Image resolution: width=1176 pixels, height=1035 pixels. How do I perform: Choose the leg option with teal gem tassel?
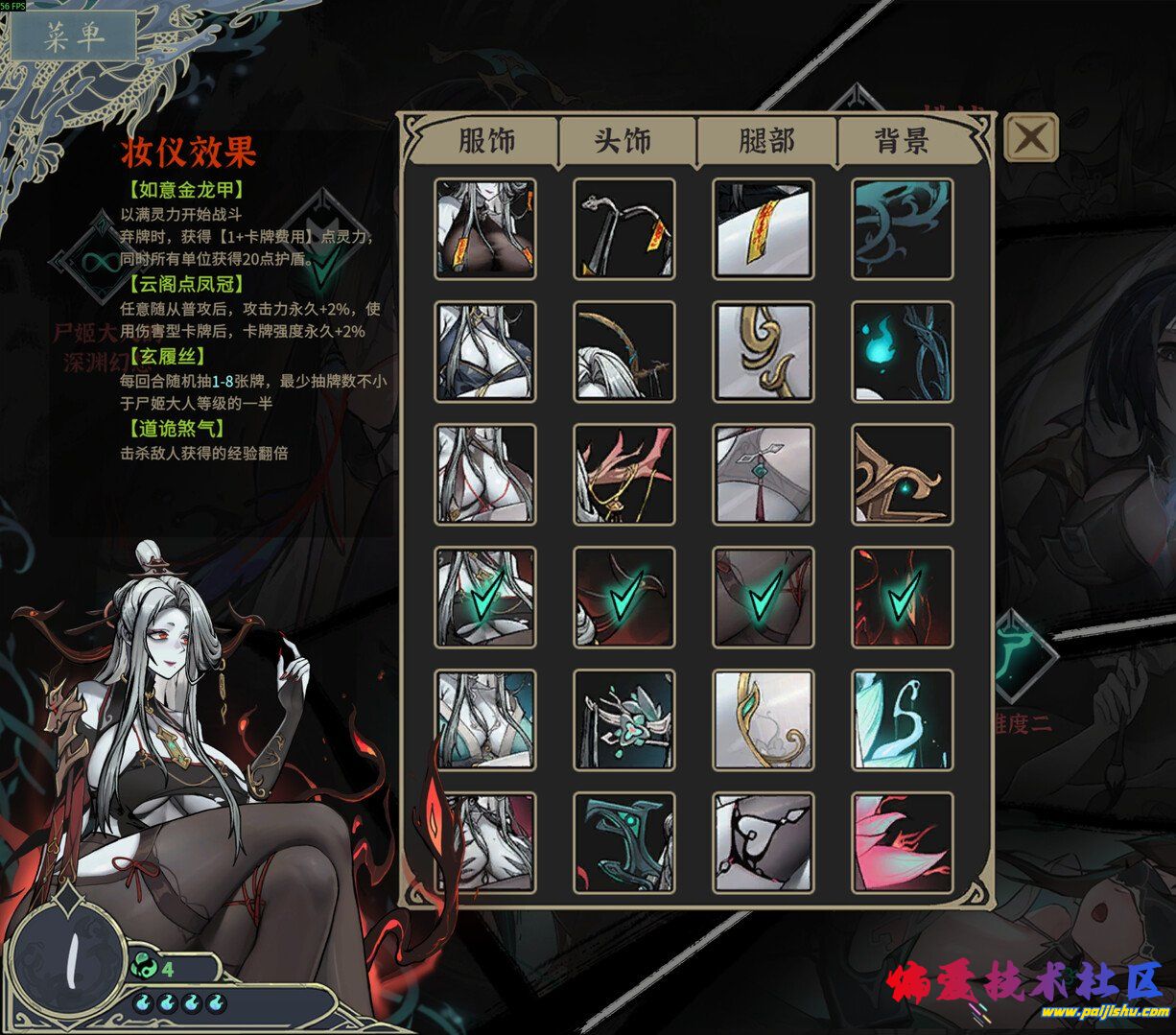(764, 474)
